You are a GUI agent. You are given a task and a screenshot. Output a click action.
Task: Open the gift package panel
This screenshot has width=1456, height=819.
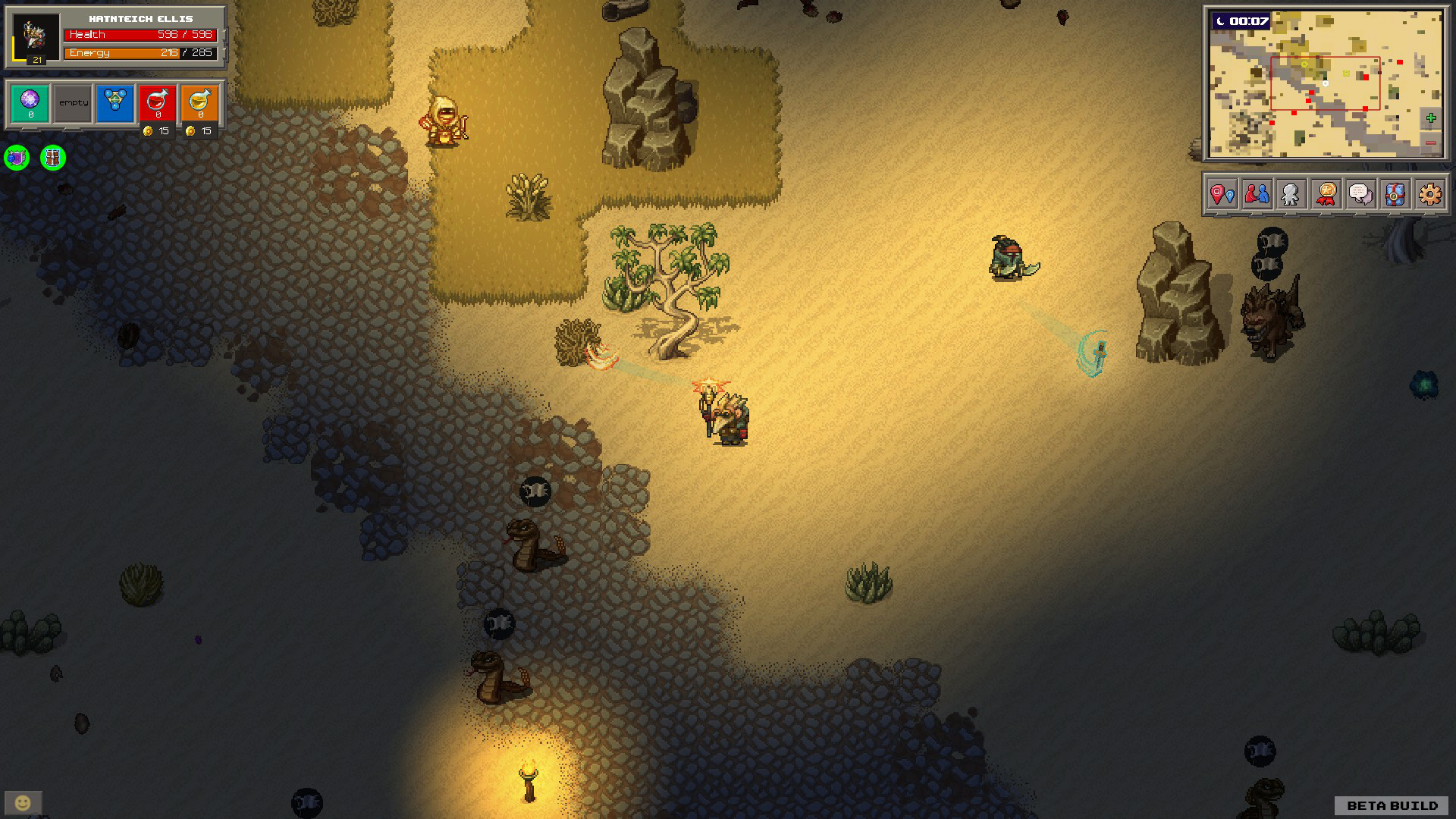(x=1395, y=196)
